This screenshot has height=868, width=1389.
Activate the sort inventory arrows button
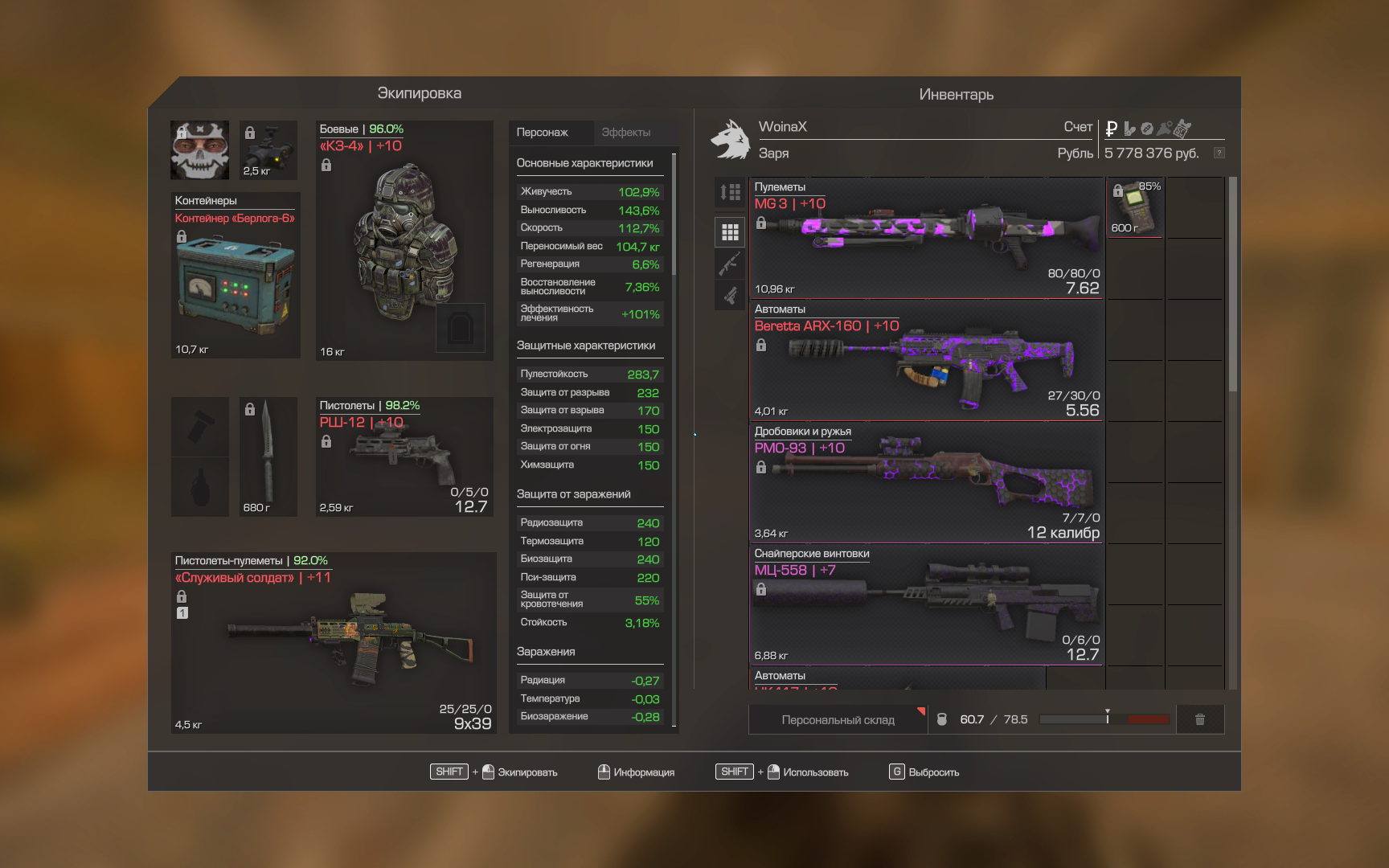click(x=730, y=192)
